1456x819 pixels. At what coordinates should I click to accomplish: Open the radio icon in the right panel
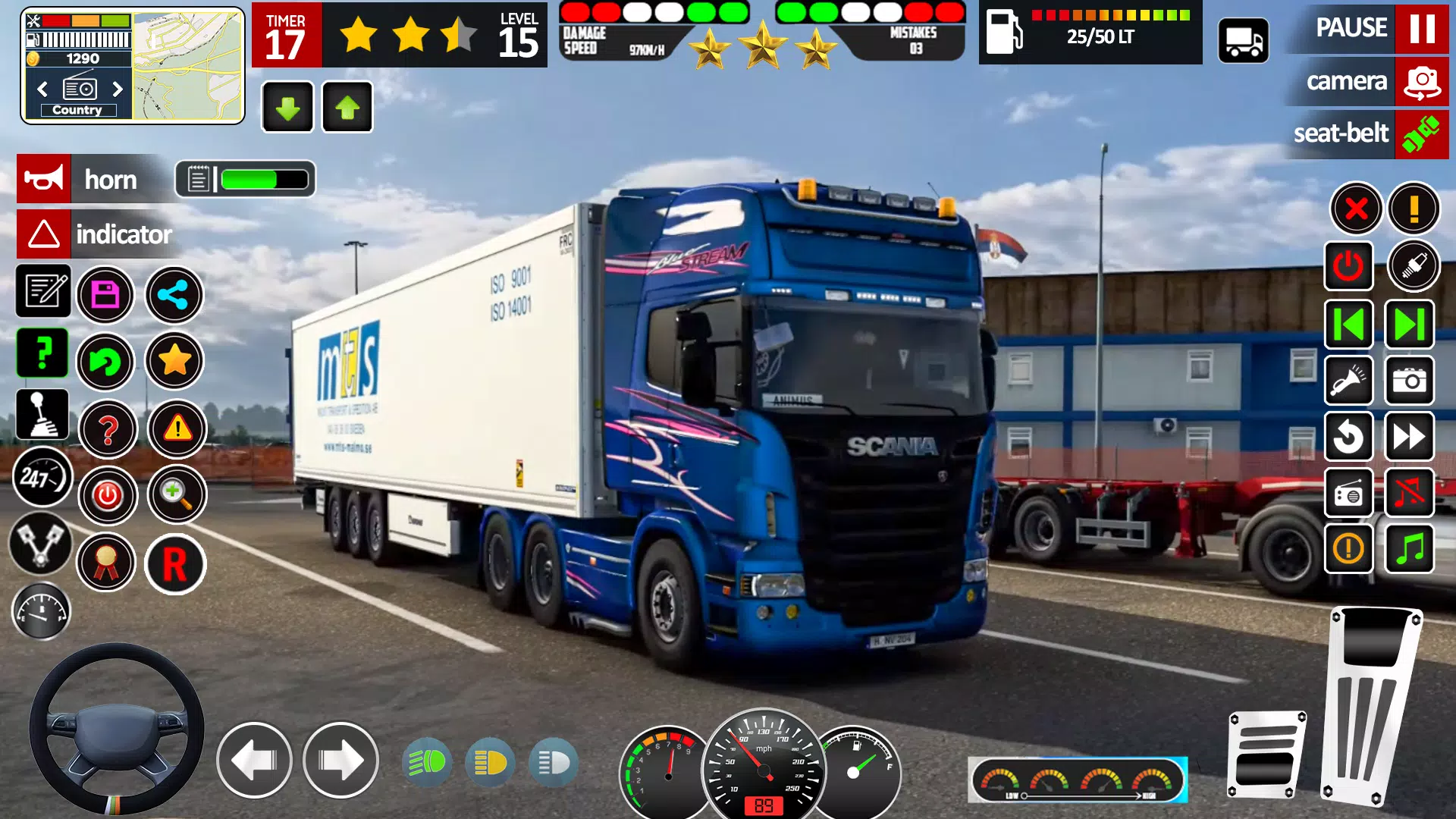tap(1348, 493)
